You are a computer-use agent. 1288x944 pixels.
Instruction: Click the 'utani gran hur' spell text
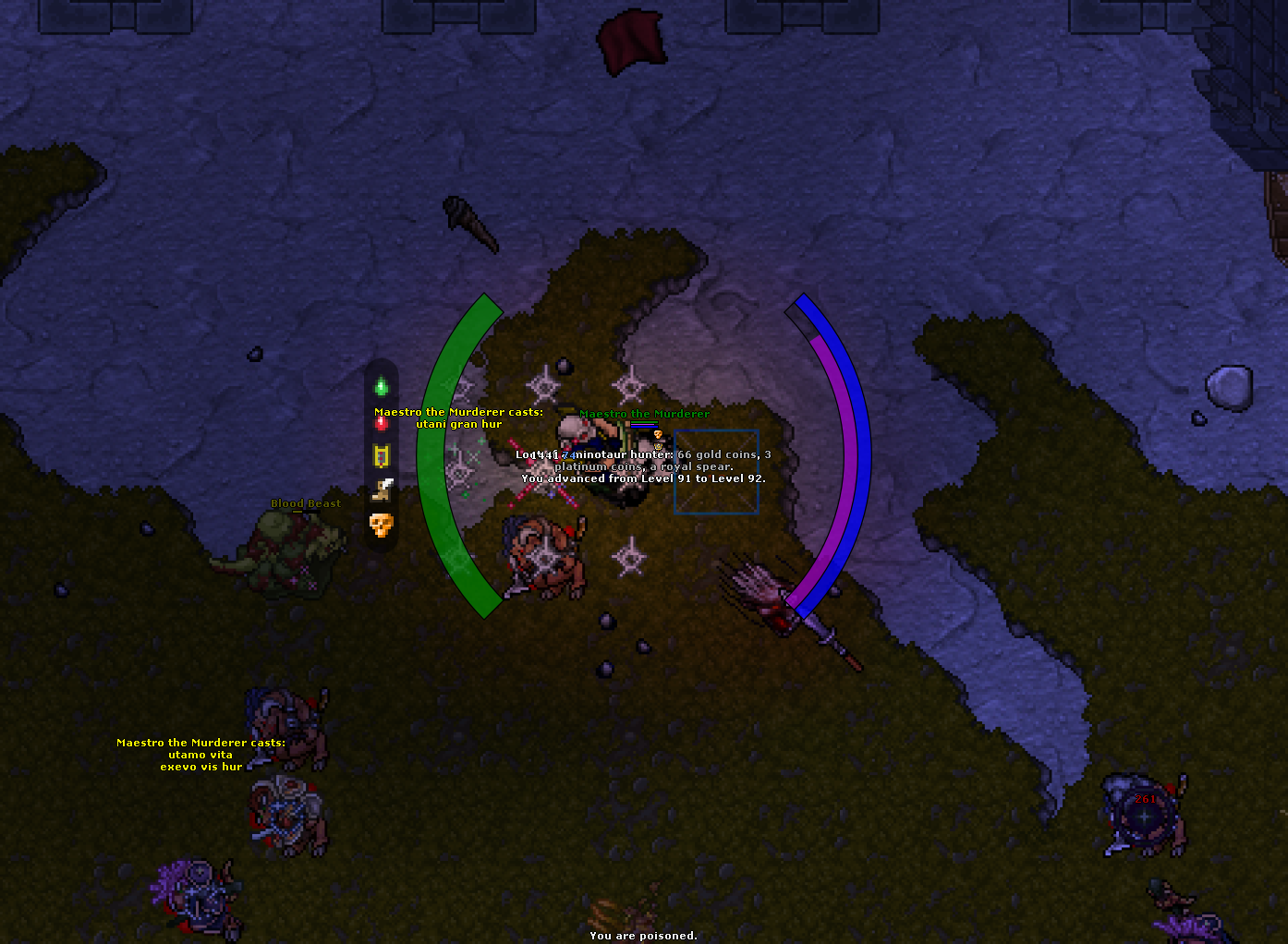coord(459,424)
